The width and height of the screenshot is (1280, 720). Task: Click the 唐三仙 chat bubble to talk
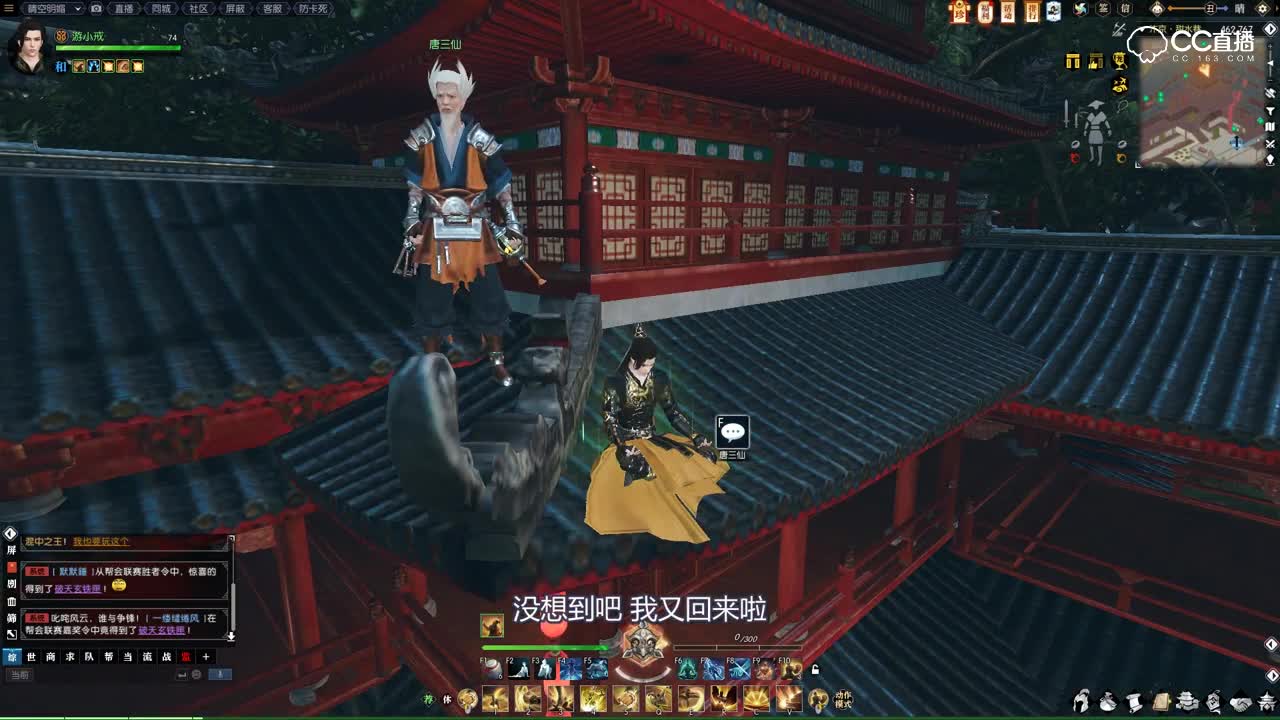point(735,432)
